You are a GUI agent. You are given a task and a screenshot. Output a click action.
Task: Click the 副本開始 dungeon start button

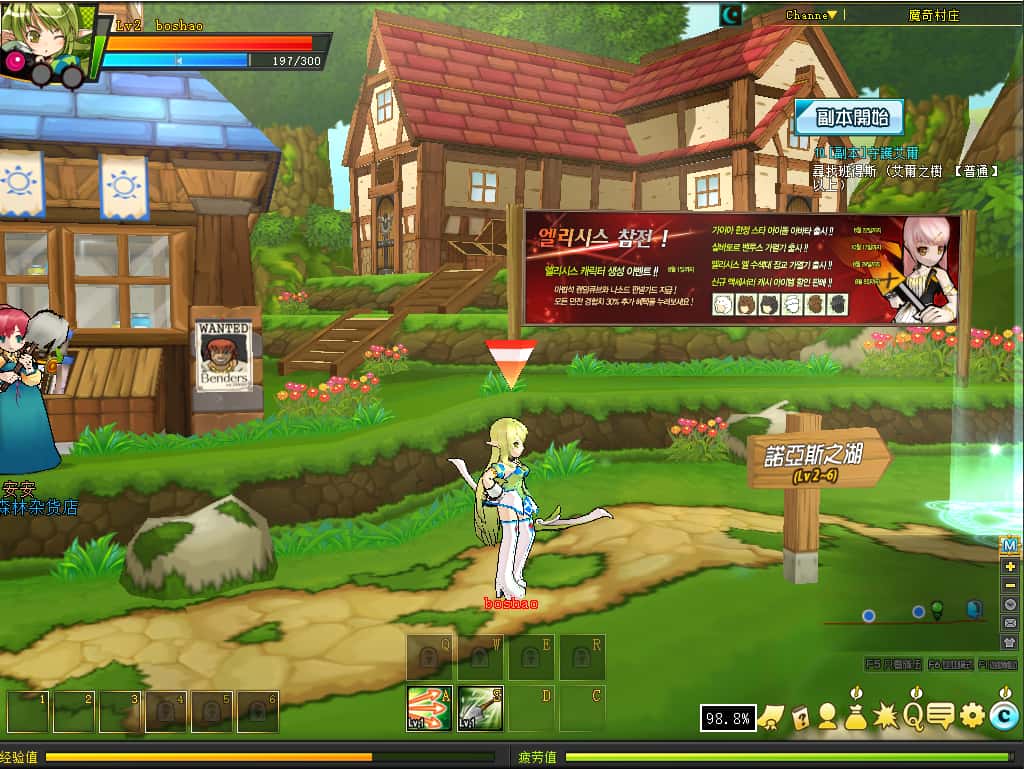click(x=849, y=118)
